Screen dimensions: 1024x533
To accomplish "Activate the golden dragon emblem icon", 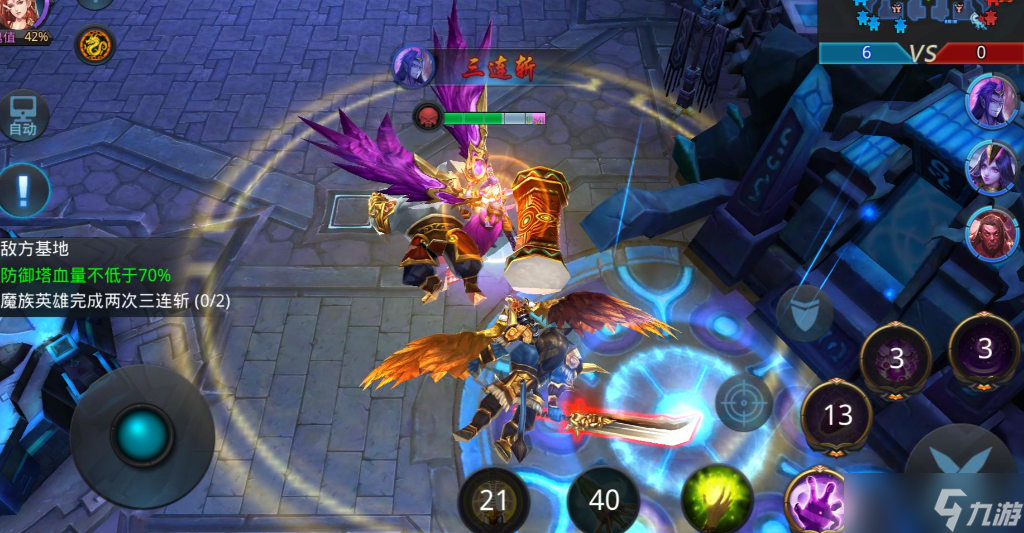I will (x=95, y=45).
